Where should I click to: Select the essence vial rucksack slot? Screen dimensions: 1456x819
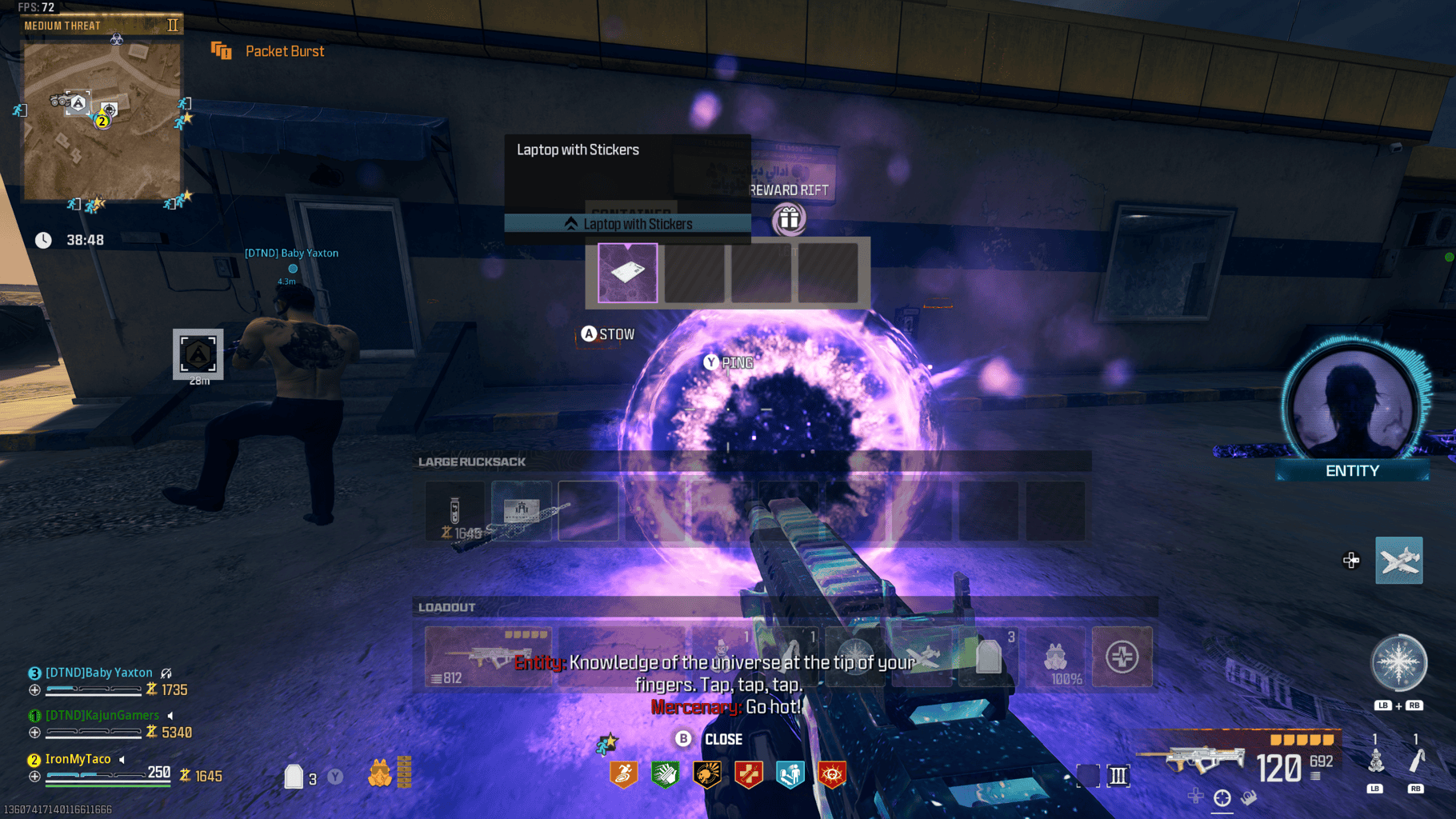(454, 511)
